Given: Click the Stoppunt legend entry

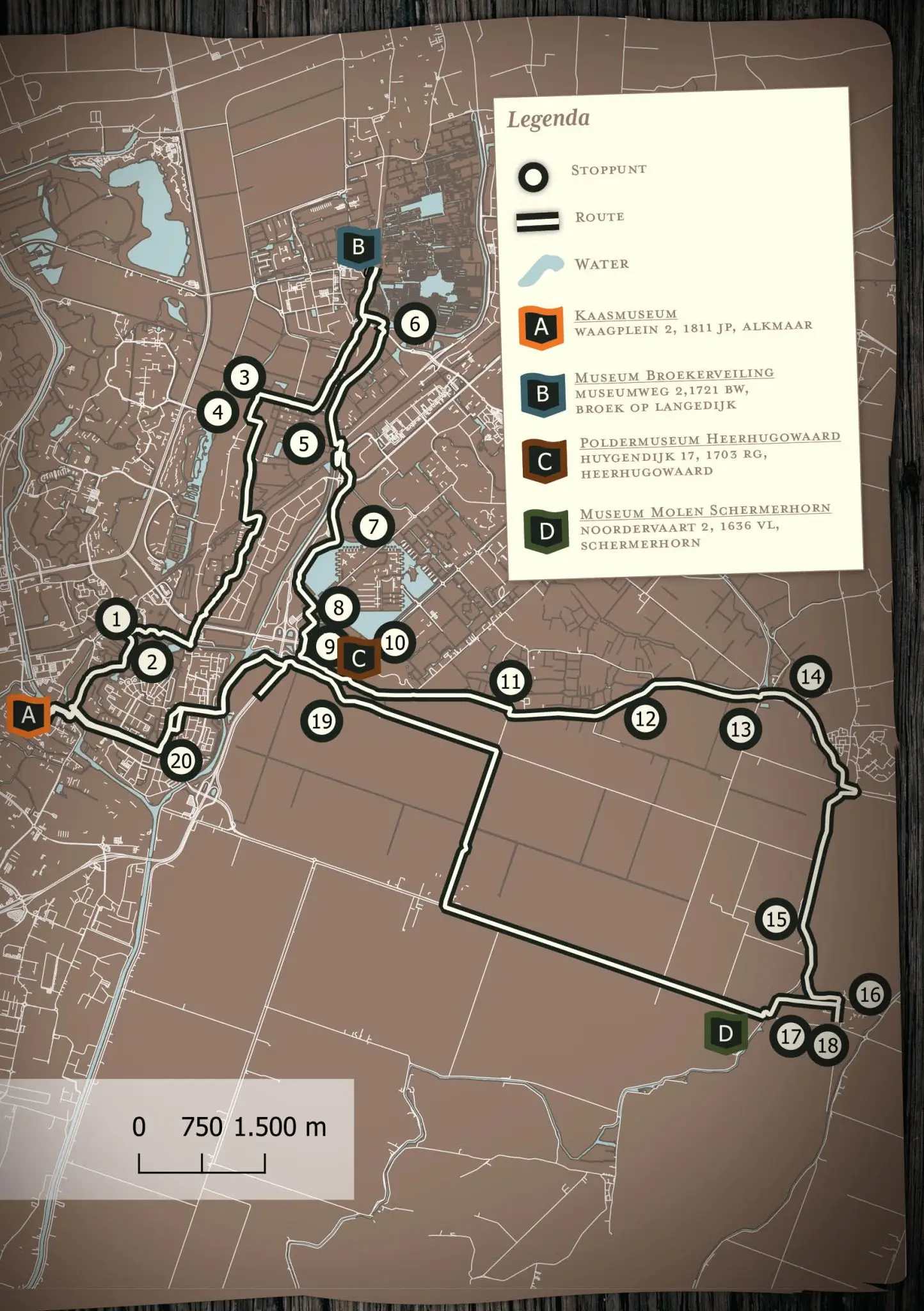Looking at the screenshot, I should tap(608, 170).
